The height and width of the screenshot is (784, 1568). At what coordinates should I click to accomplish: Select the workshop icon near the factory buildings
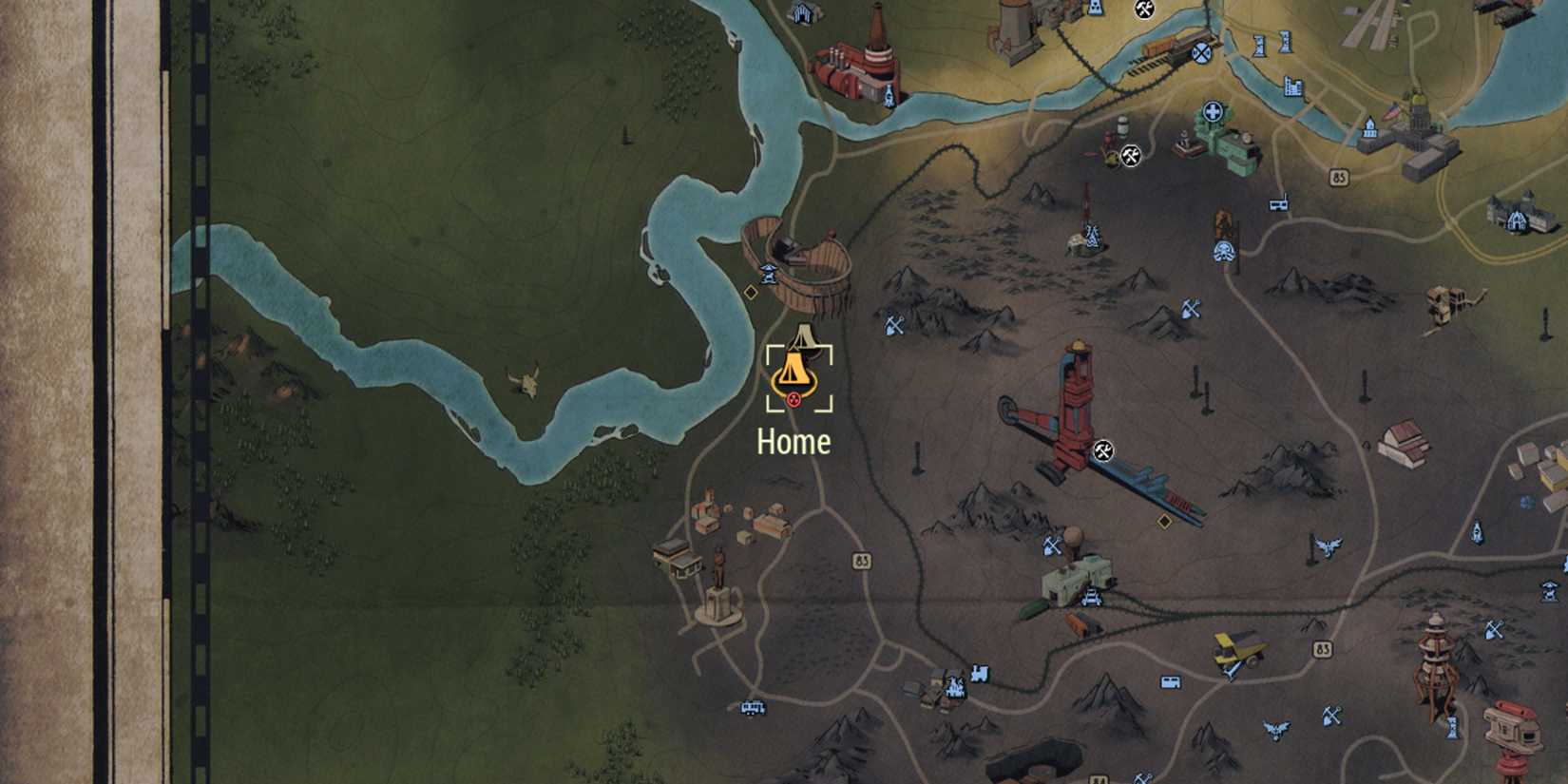pos(1131,155)
